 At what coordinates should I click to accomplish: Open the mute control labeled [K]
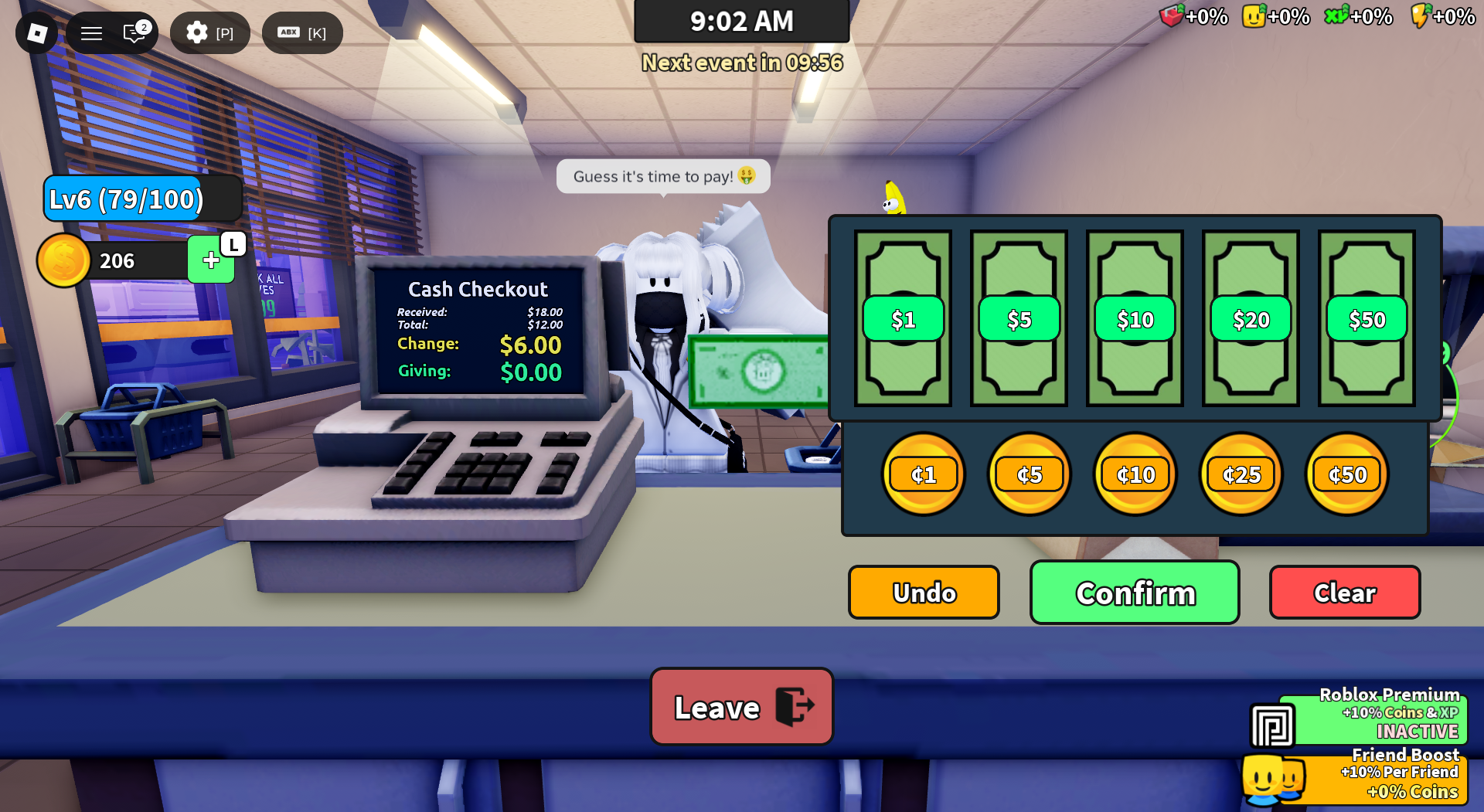click(x=302, y=32)
